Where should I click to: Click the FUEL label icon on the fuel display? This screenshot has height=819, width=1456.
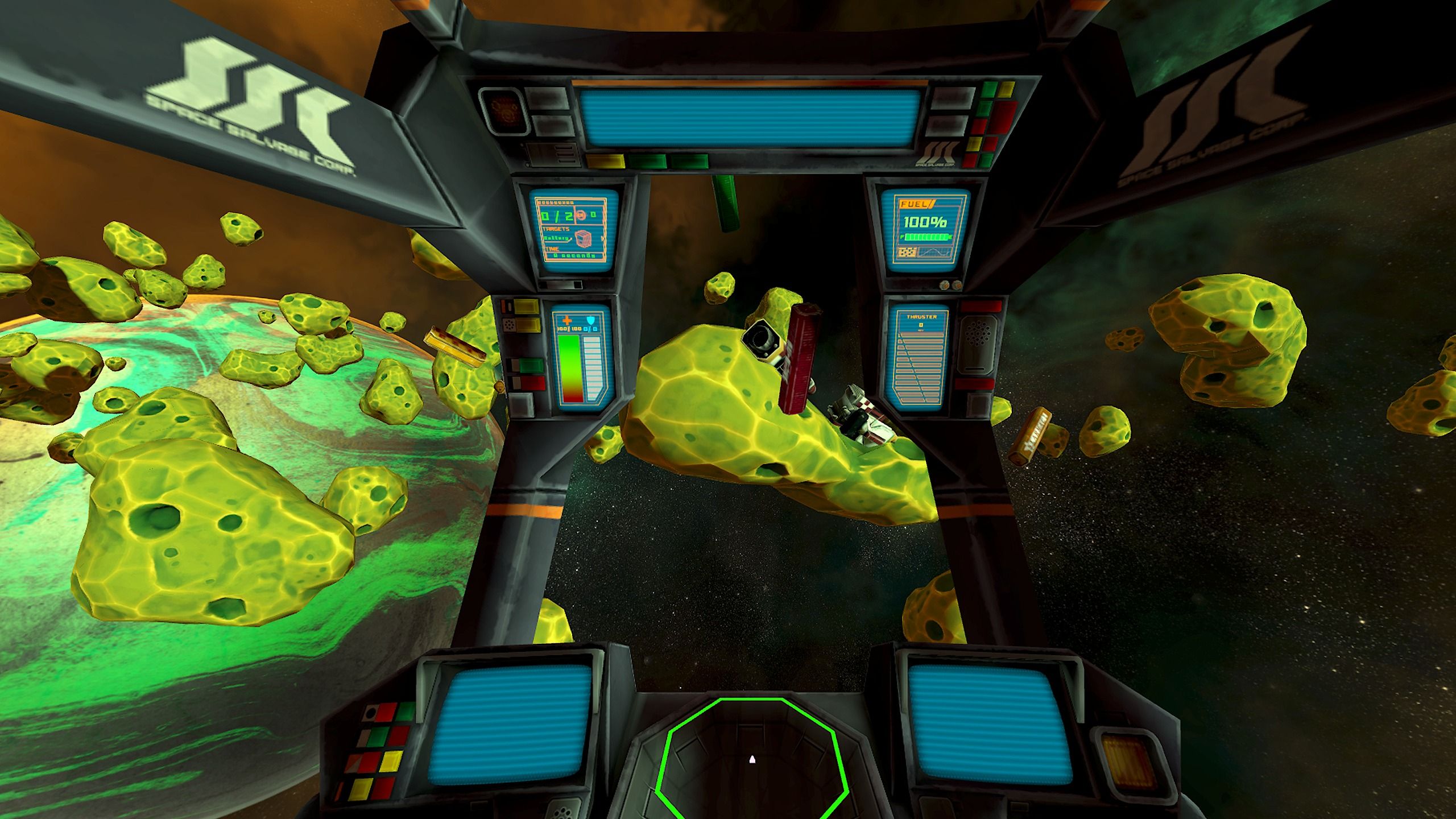tap(917, 204)
